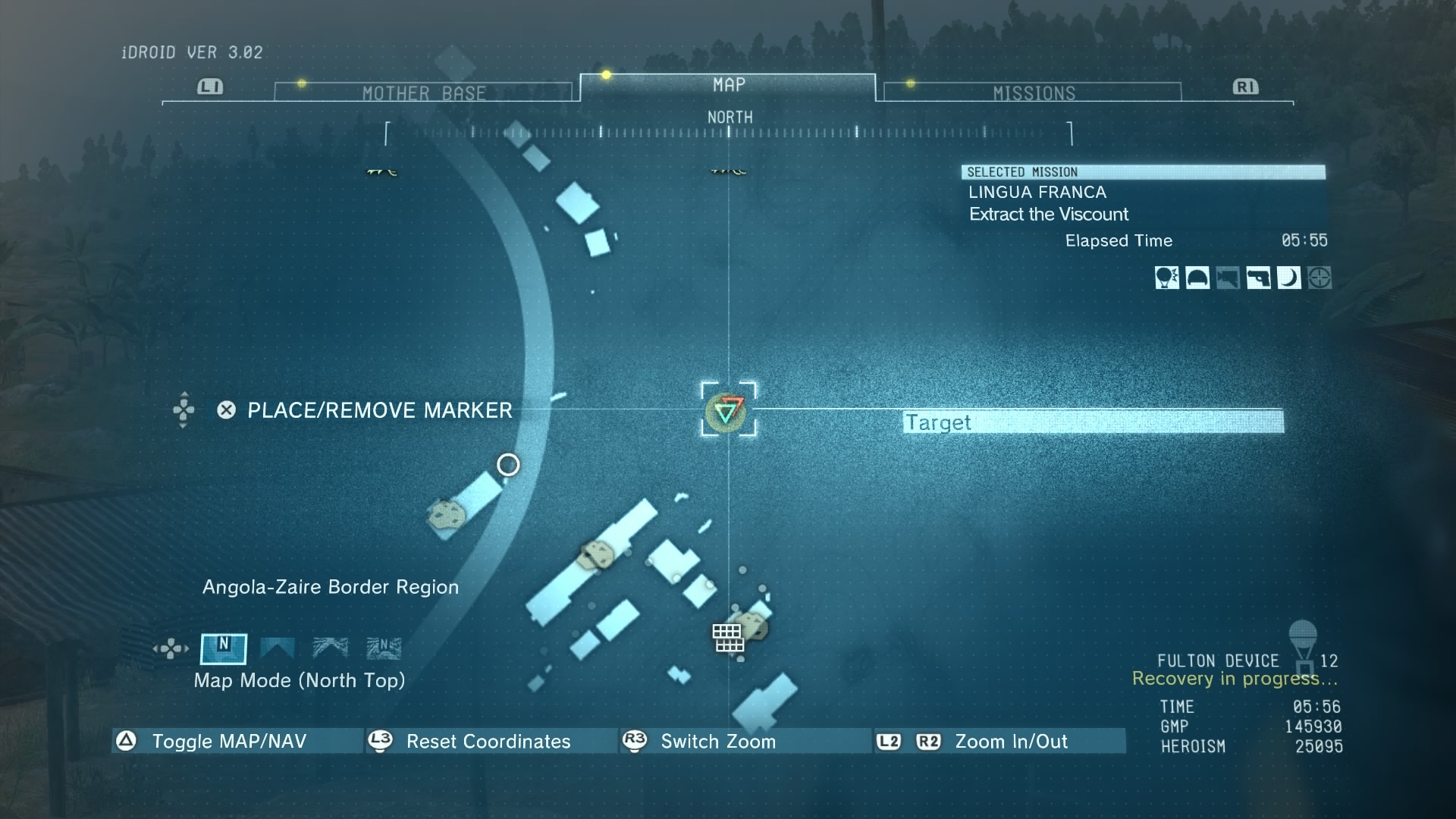Viewport: 1456px width, 819px height.
Task: Select the cardboard box equipment icon
Action: 1228,278
